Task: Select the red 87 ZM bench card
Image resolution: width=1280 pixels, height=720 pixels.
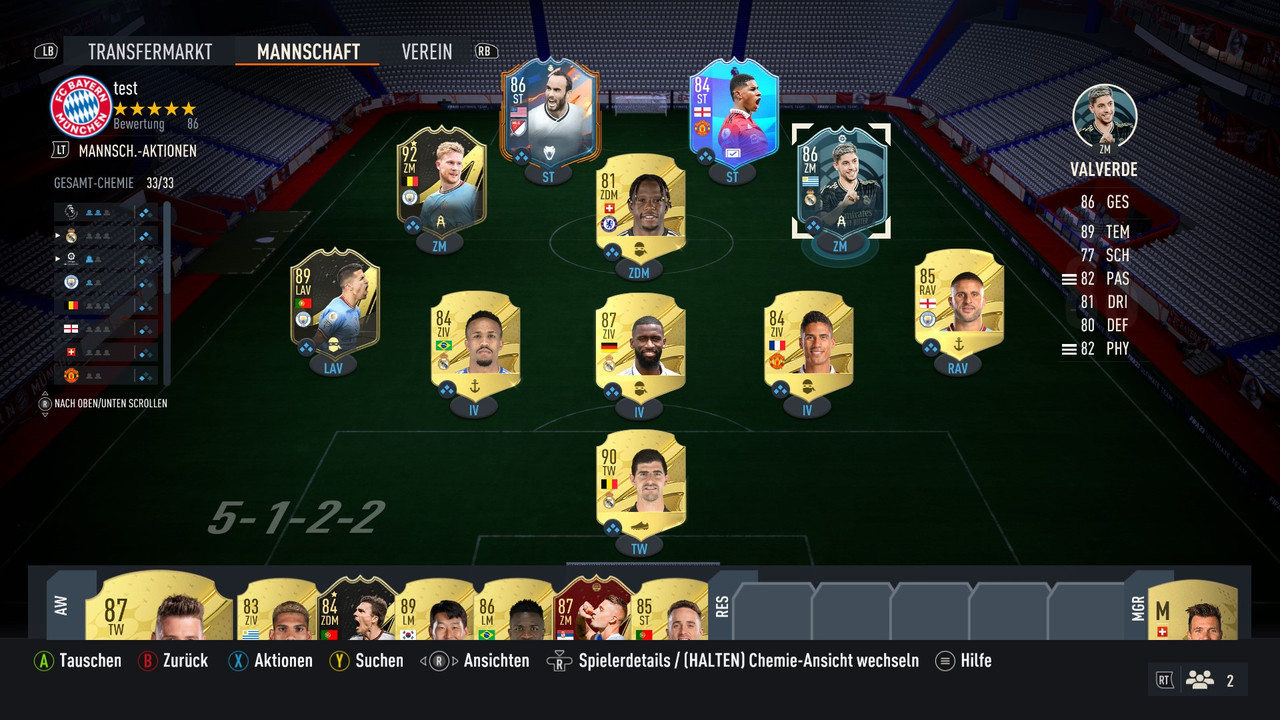Action: click(593, 610)
